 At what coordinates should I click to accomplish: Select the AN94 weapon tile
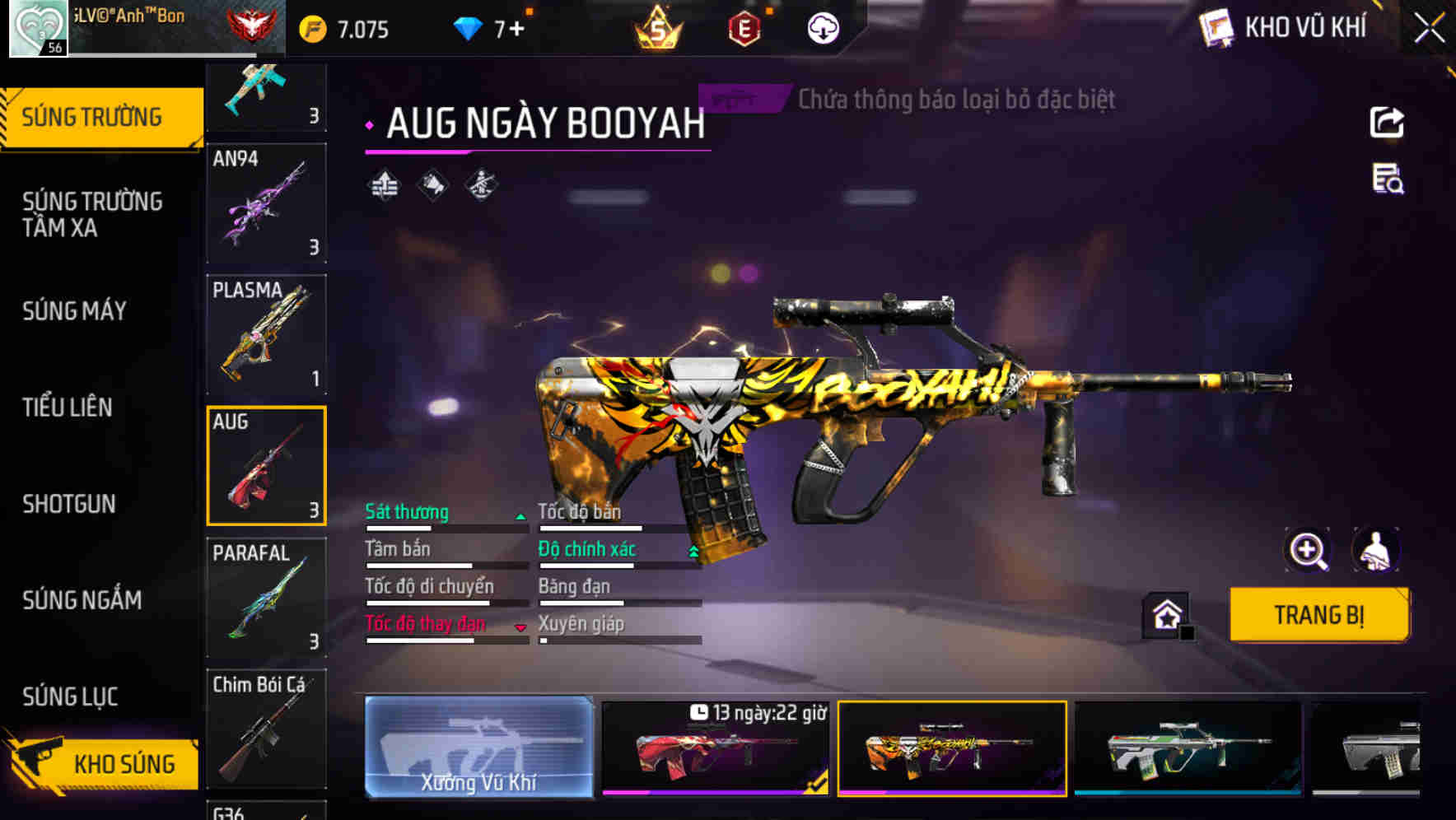point(266,203)
